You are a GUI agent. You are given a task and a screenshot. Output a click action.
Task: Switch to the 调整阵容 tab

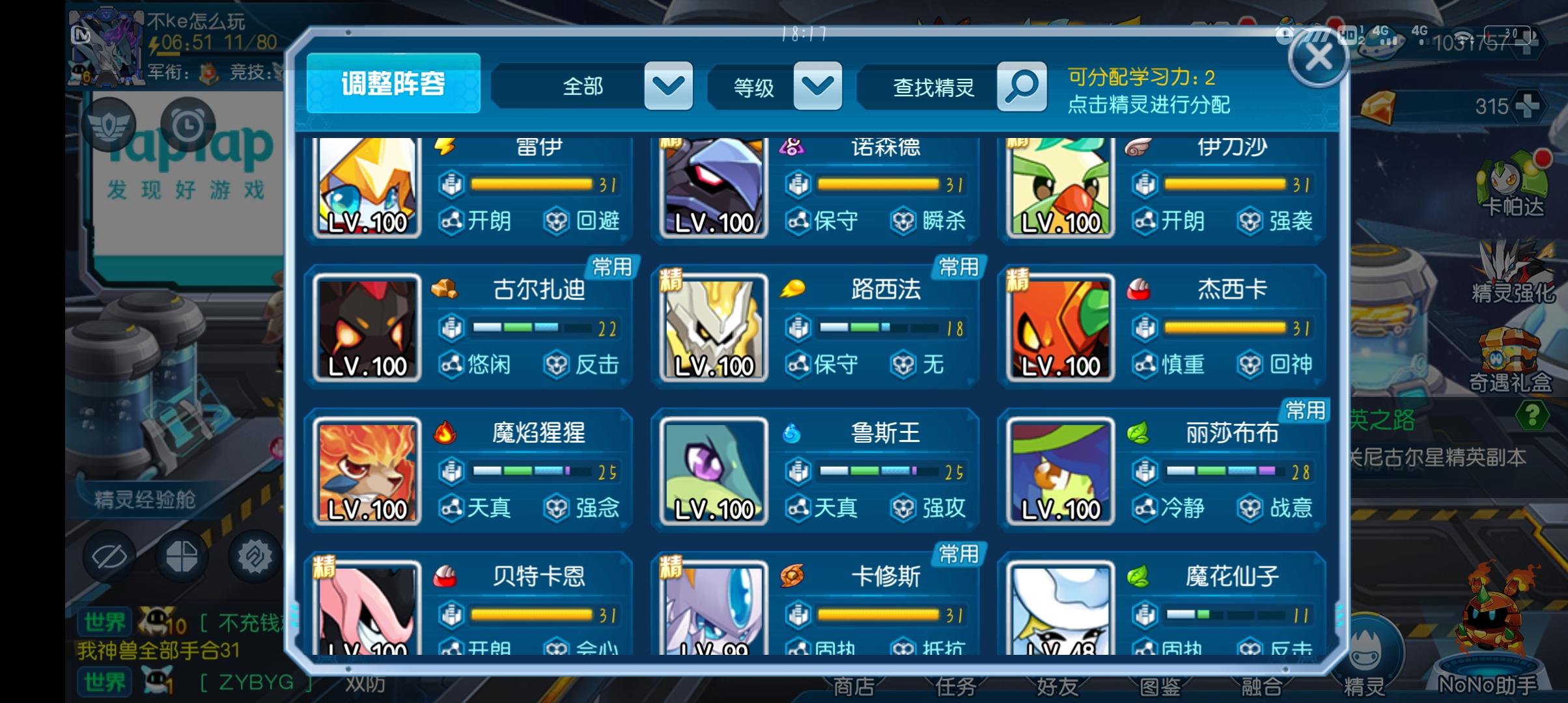click(393, 83)
